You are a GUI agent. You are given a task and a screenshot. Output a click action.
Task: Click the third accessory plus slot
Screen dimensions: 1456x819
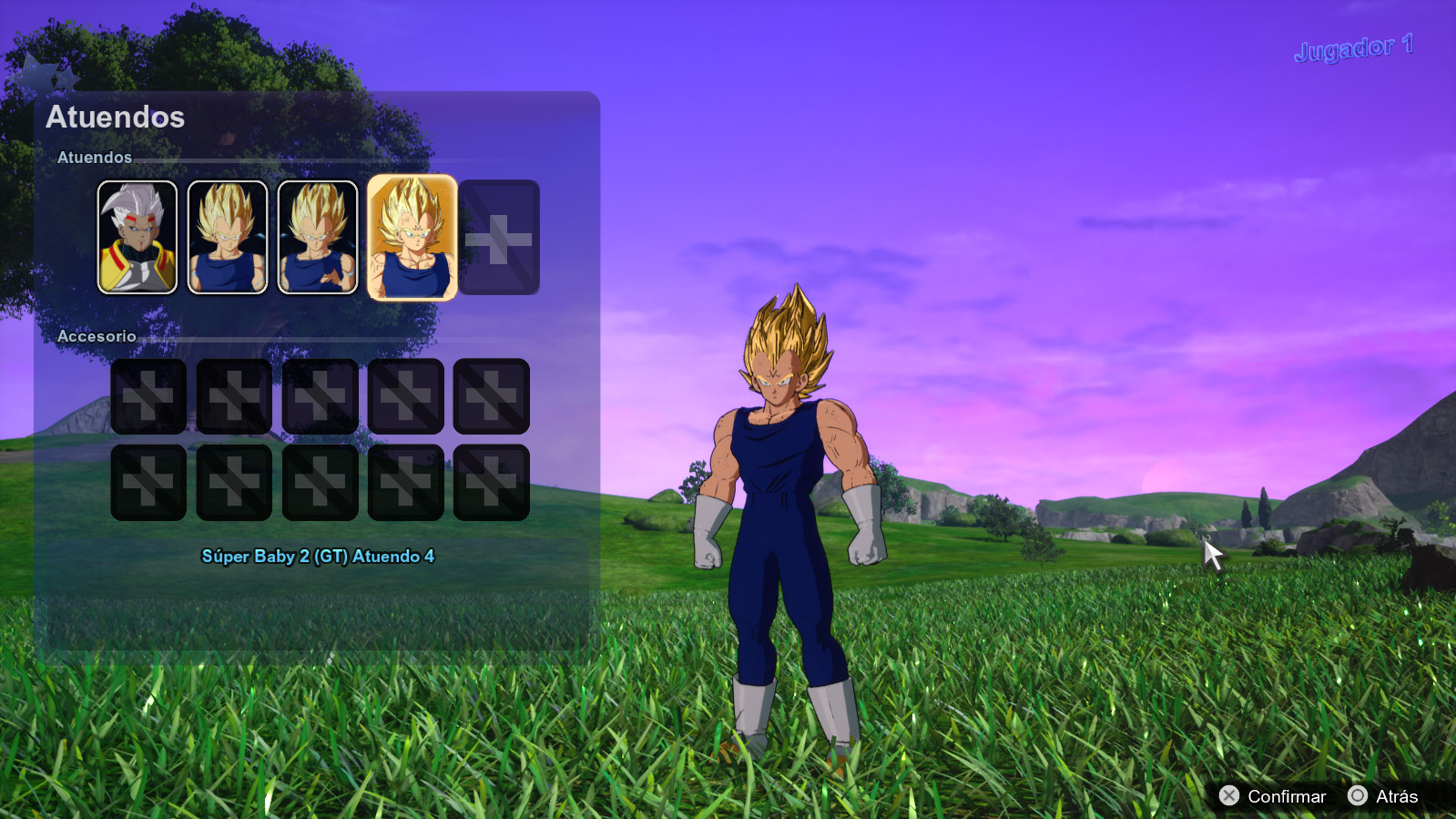(x=320, y=397)
